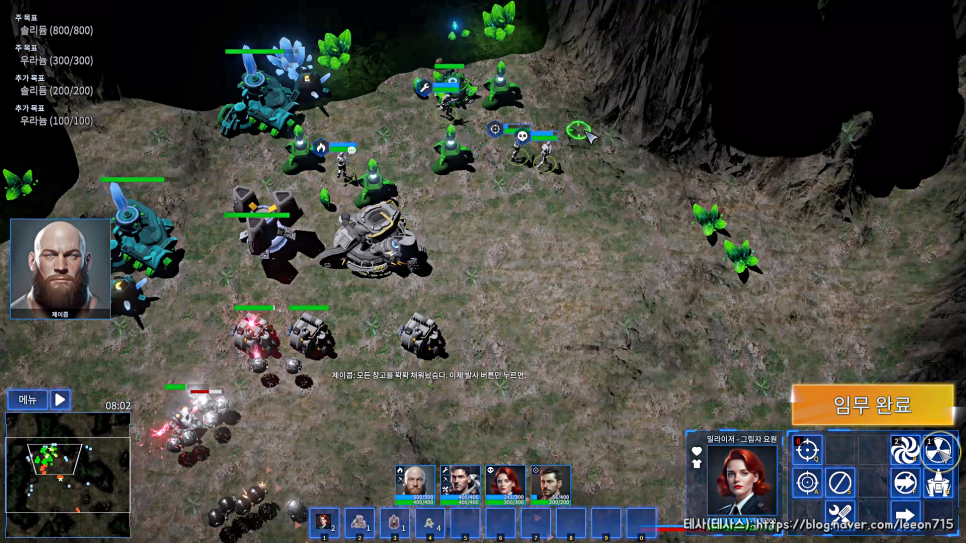Viewport: 966px width, 543px height.
Task: Select the dark-haired male hero portrait in the squad bar
Action: tap(460, 482)
